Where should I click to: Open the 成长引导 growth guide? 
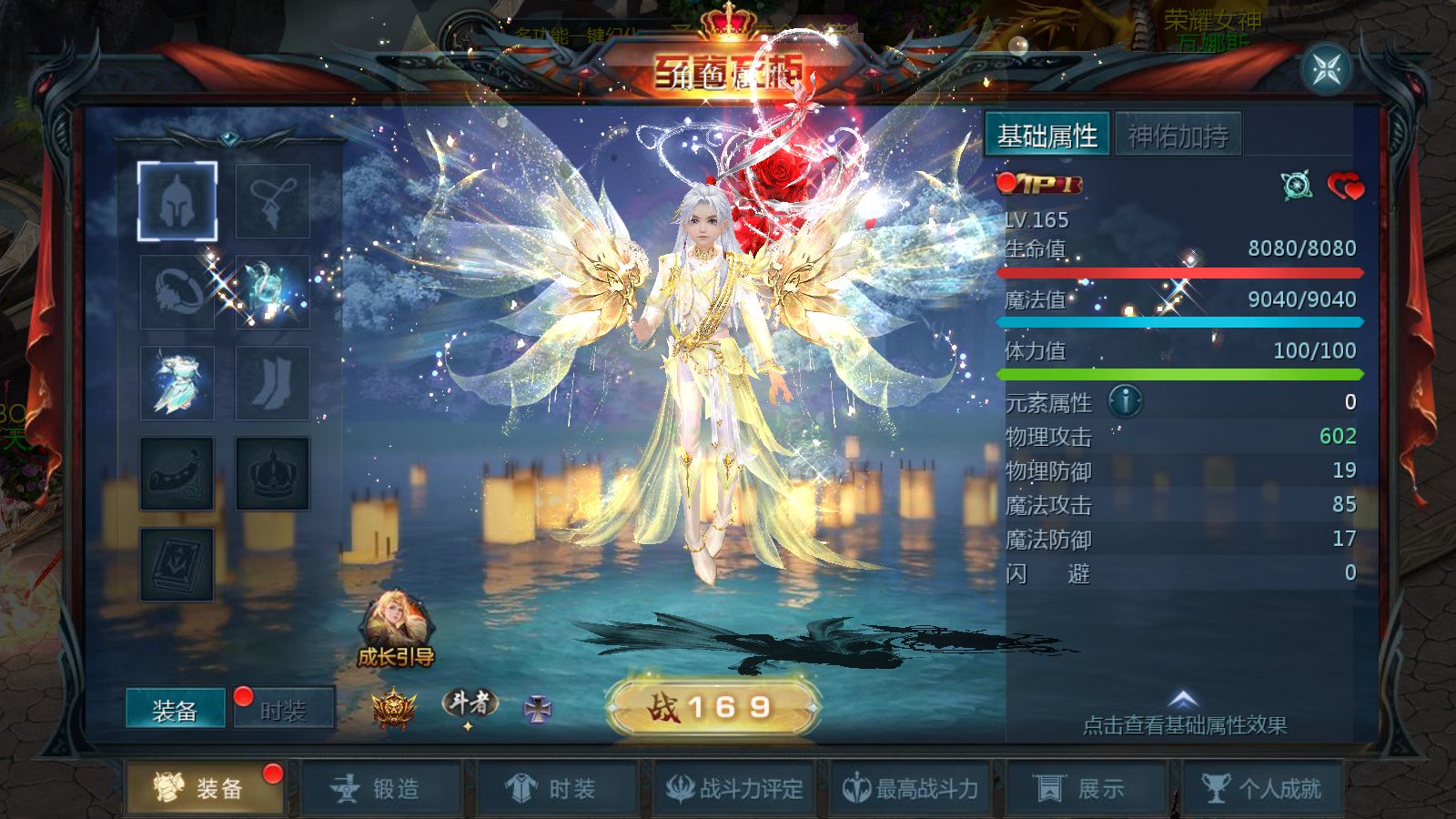pos(396,628)
